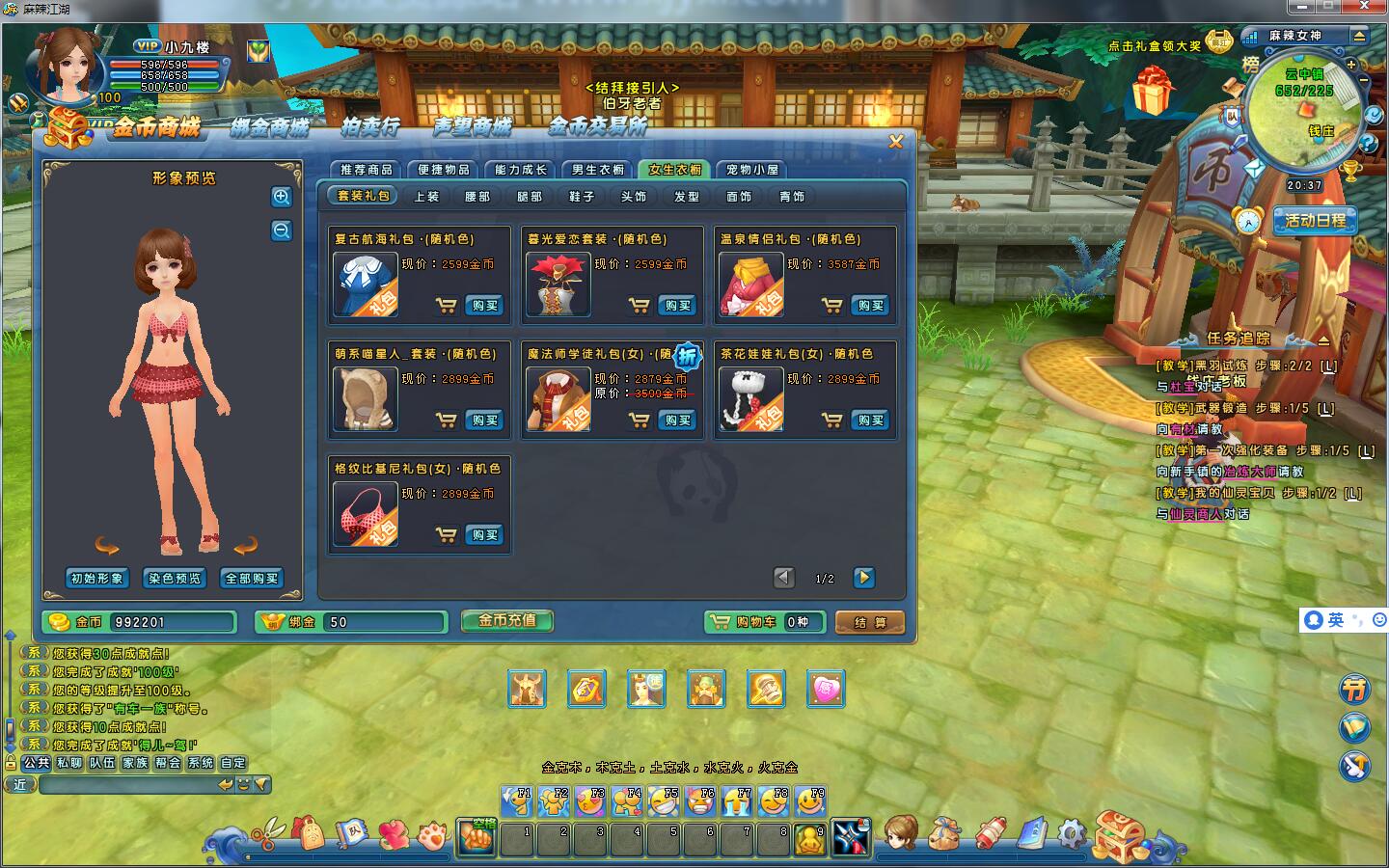Switch to the 男生衣橱 tab
The width and height of the screenshot is (1389, 868).
click(x=598, y=170)
